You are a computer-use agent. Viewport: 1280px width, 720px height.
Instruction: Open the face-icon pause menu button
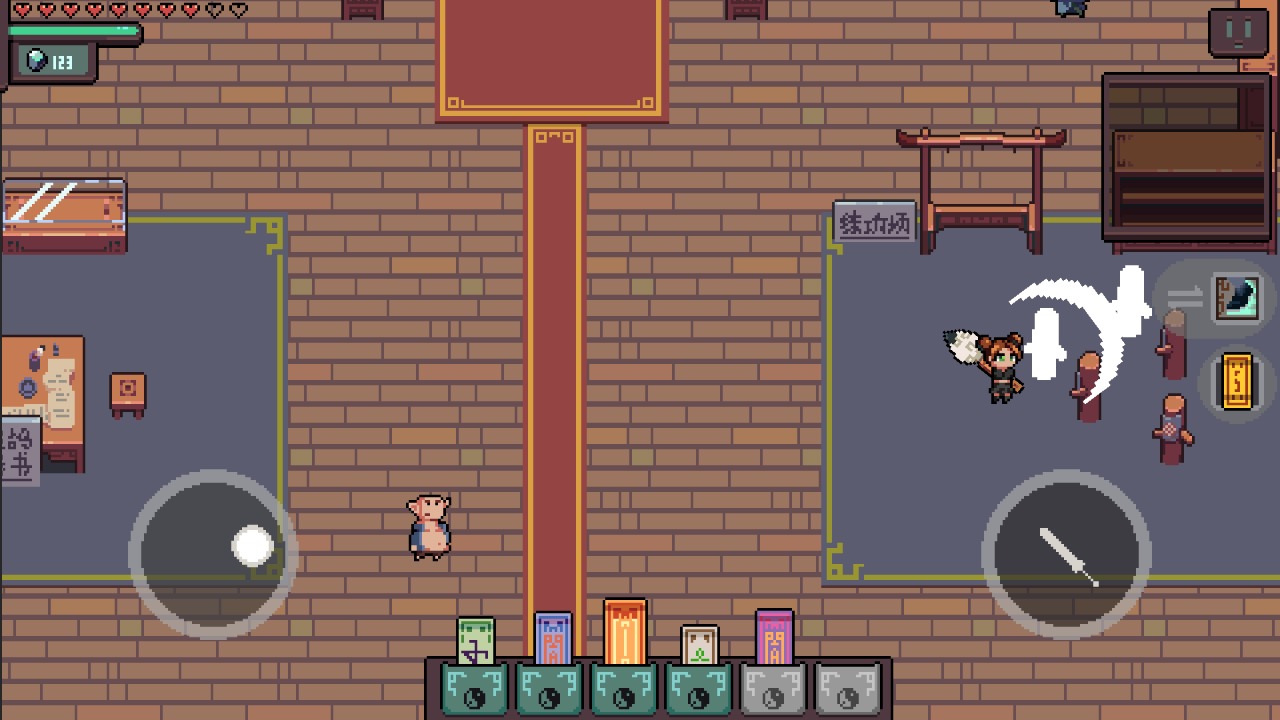click(1238, 32)
